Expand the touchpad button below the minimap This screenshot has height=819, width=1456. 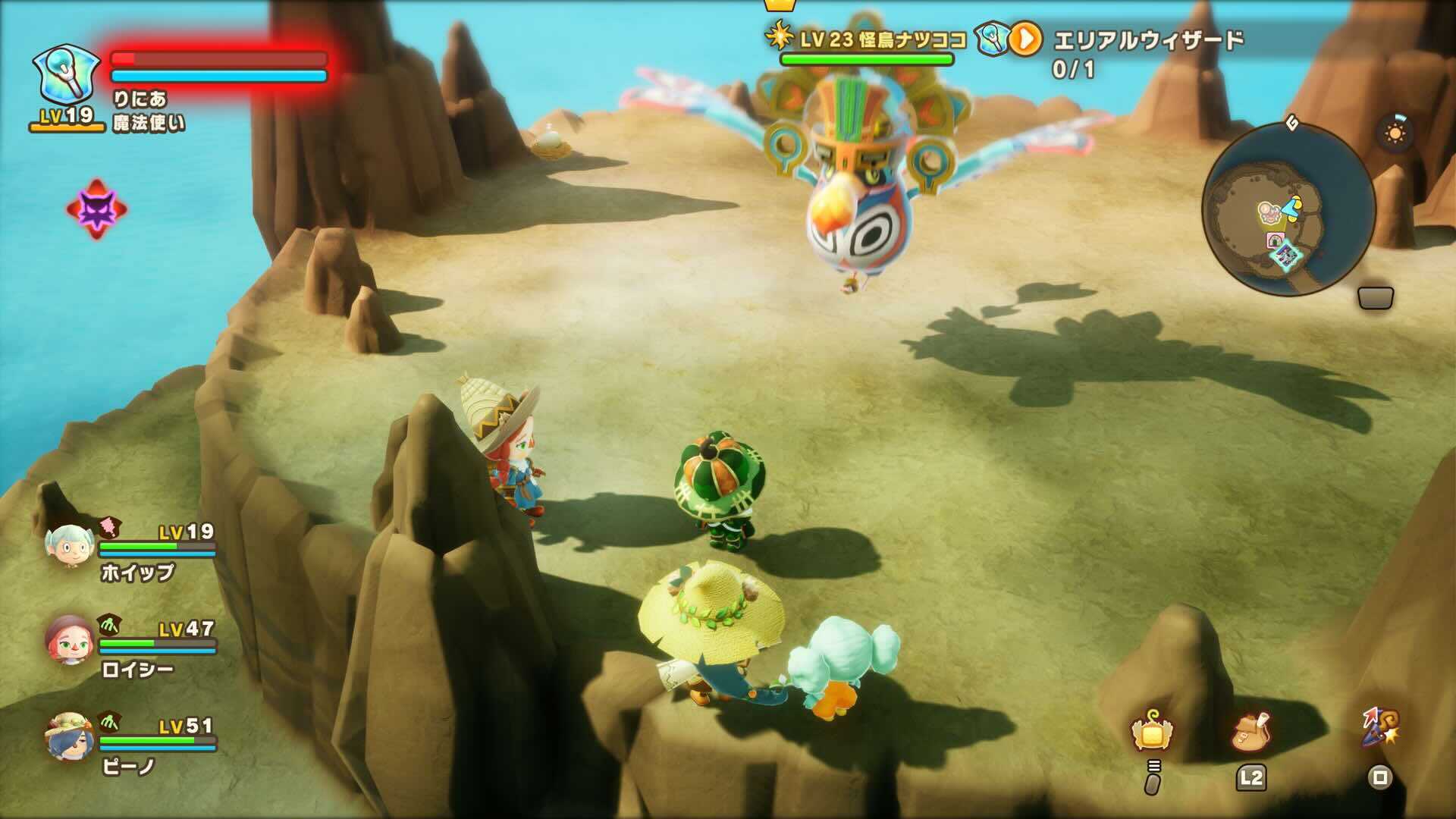1376,297
